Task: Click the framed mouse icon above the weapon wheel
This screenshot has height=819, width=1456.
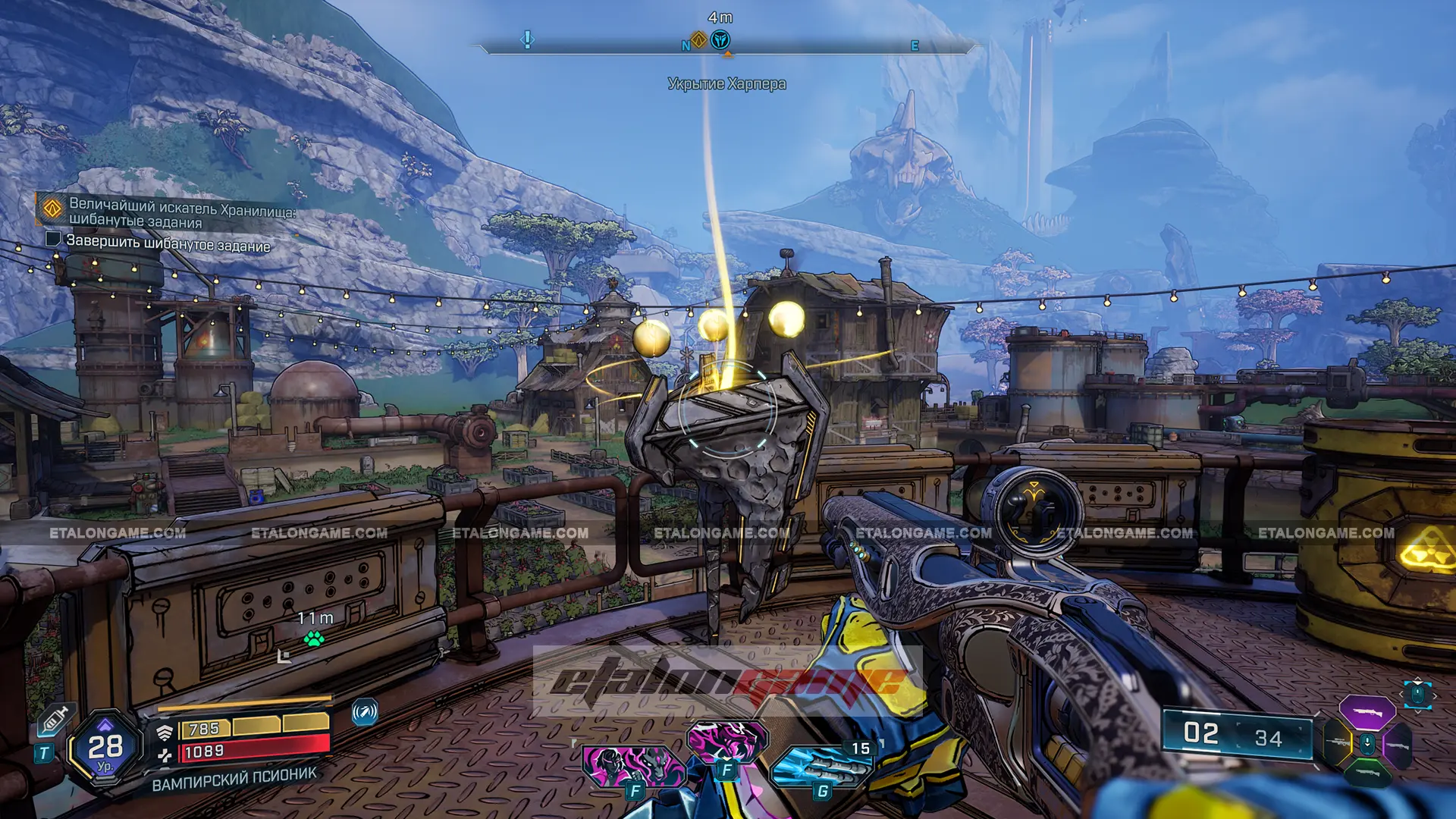Action: click(1417, 694)
